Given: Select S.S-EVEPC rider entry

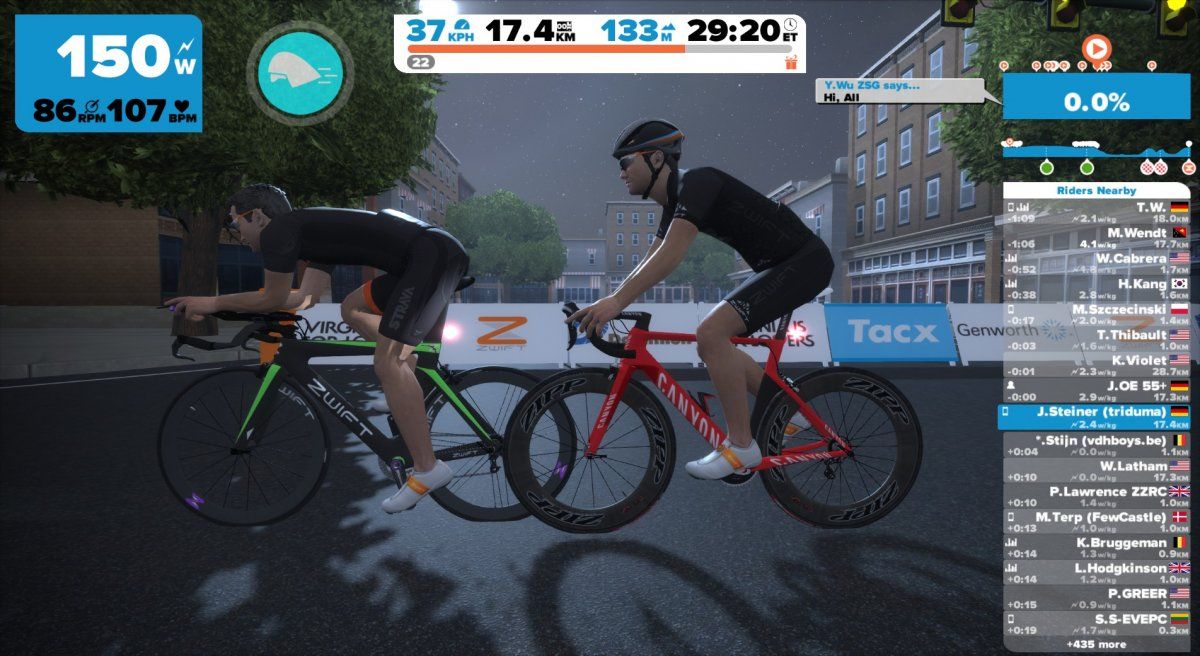Looking at the screenshot, I should [1097, 625].
